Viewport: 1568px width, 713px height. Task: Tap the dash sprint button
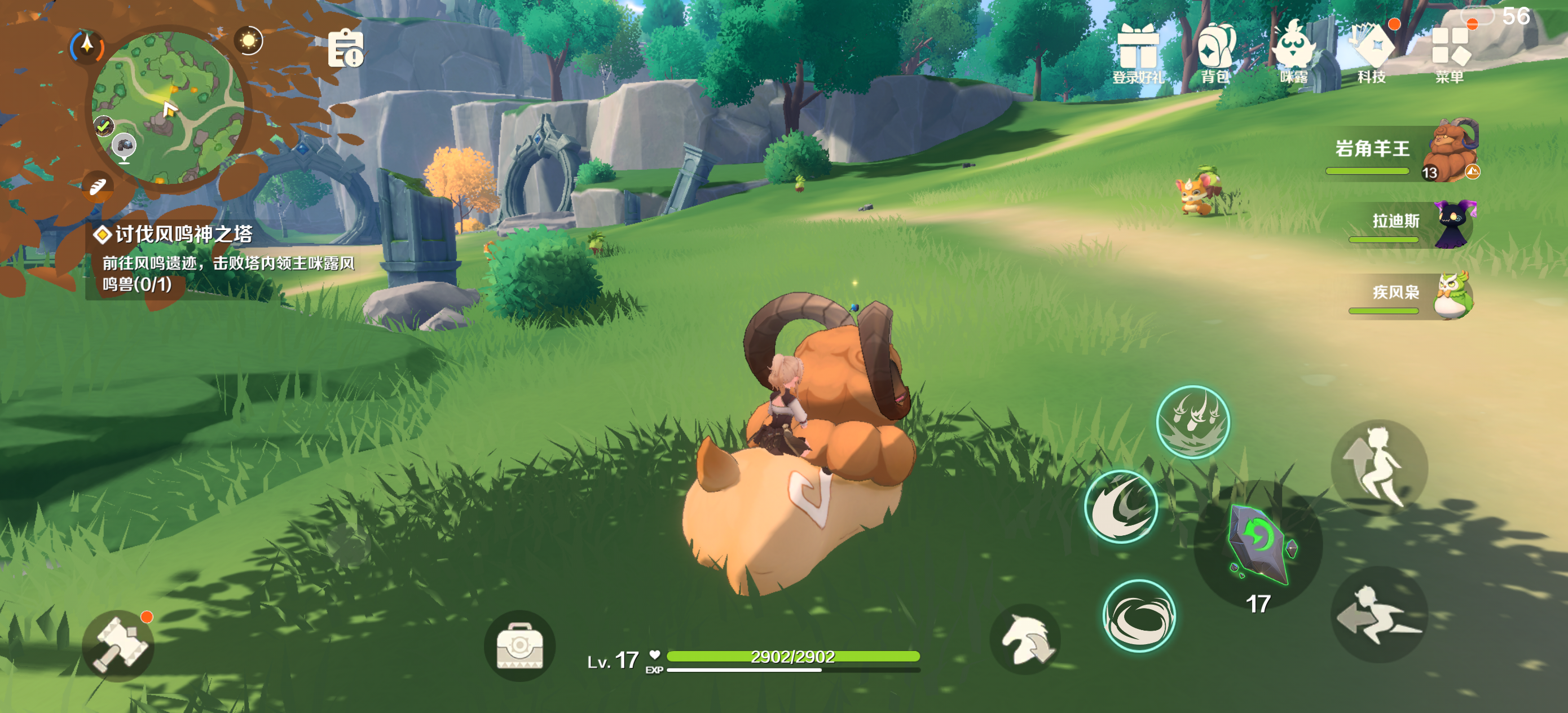(1379, 614)
